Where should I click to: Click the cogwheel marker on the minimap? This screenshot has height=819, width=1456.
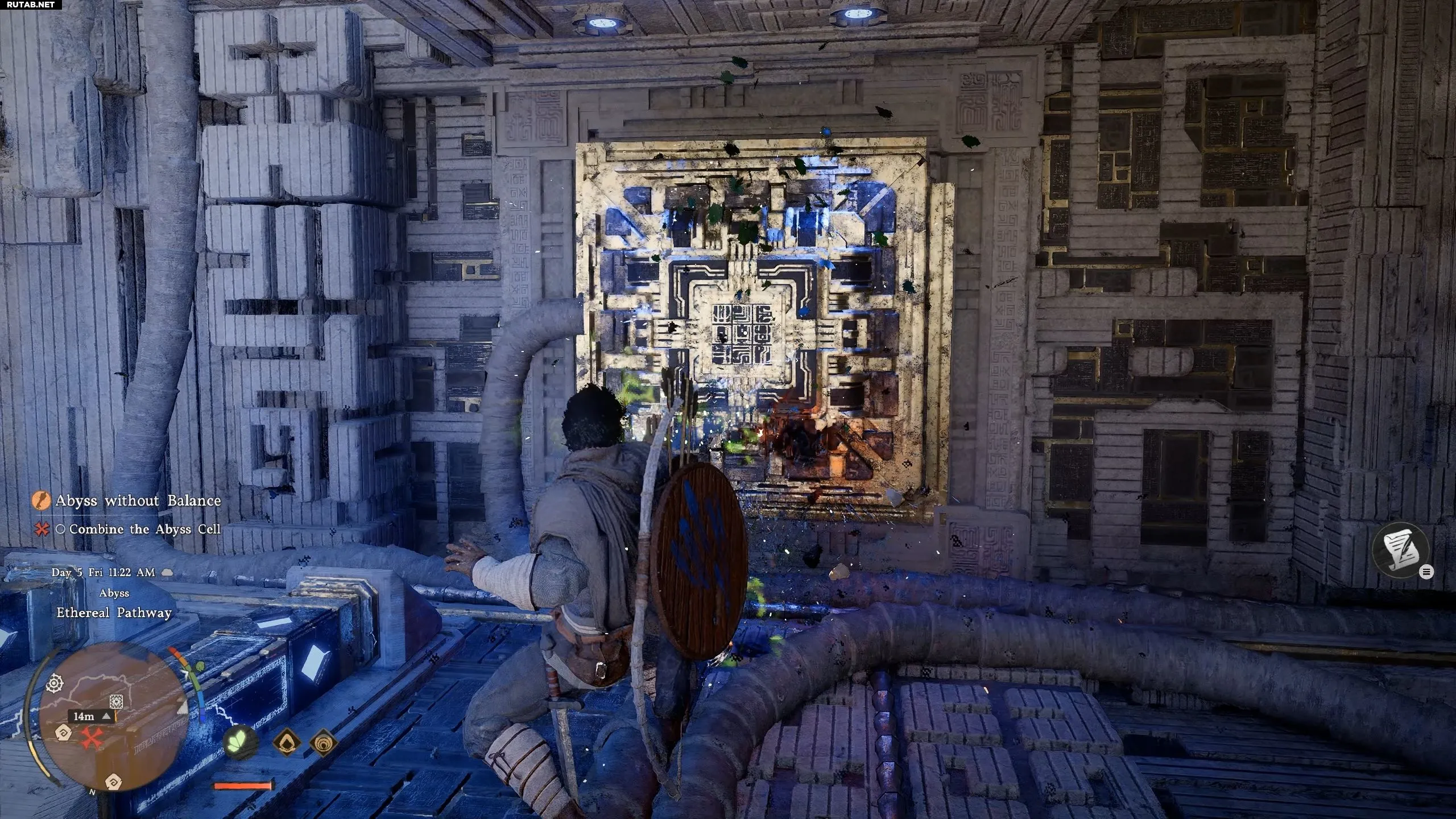(55, 682)
